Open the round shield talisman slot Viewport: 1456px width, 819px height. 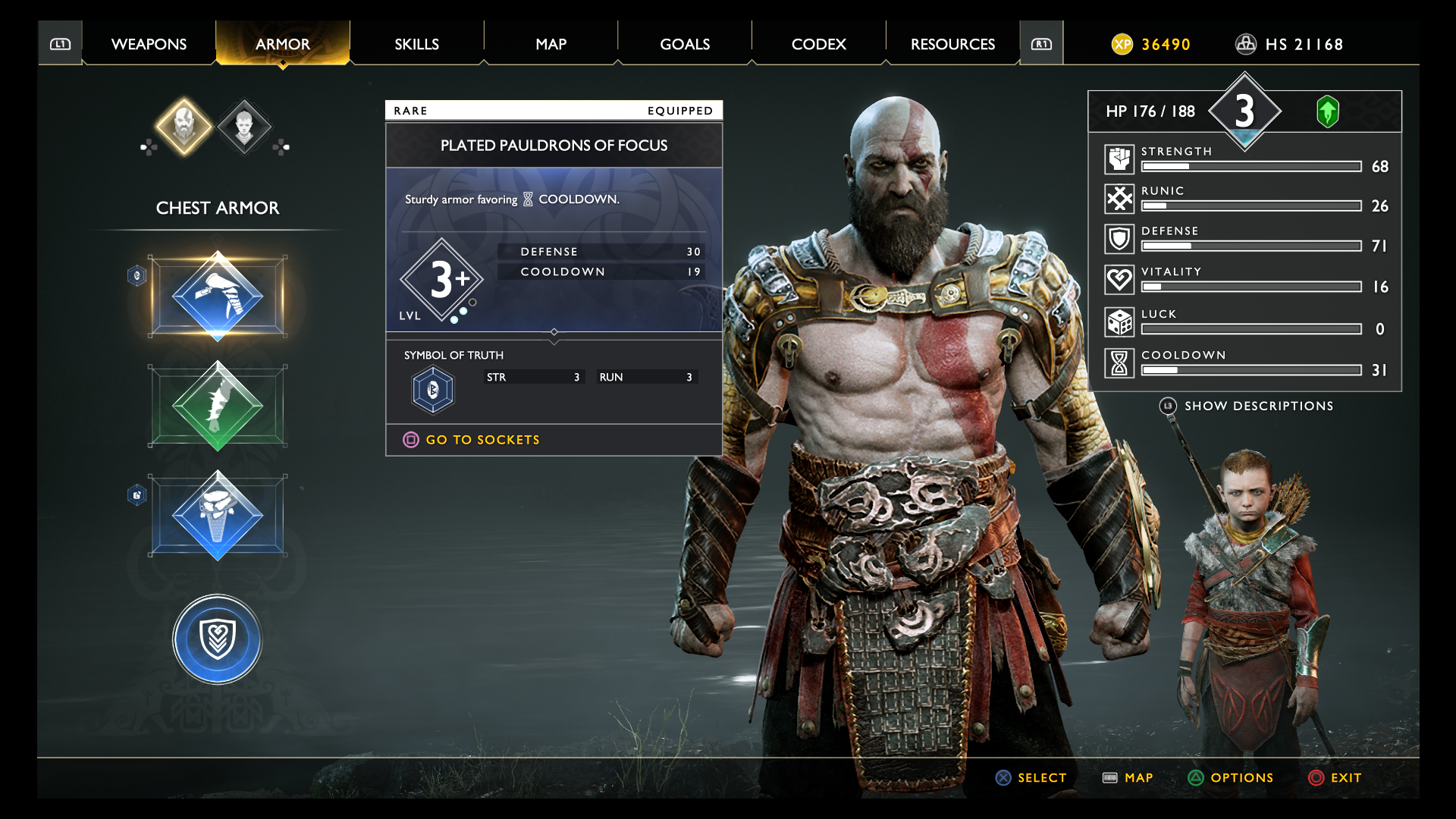click(218, 639)
